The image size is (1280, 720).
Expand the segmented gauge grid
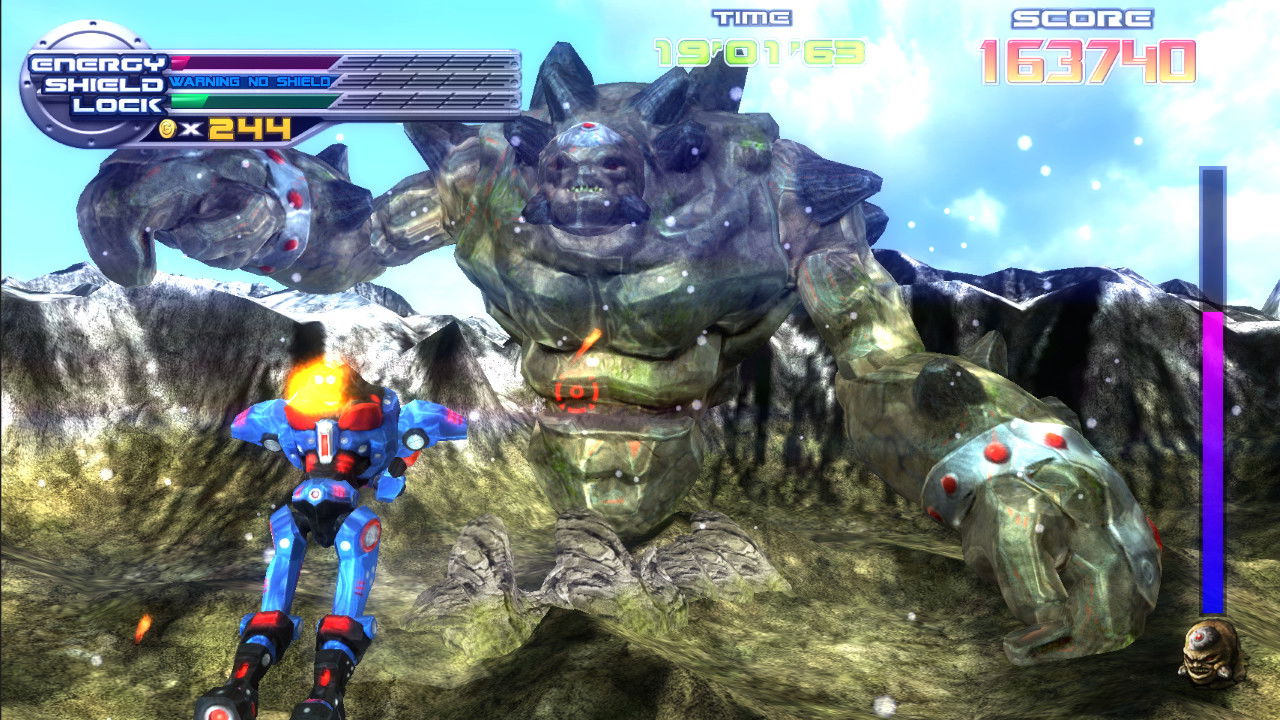tap(430, 80)
